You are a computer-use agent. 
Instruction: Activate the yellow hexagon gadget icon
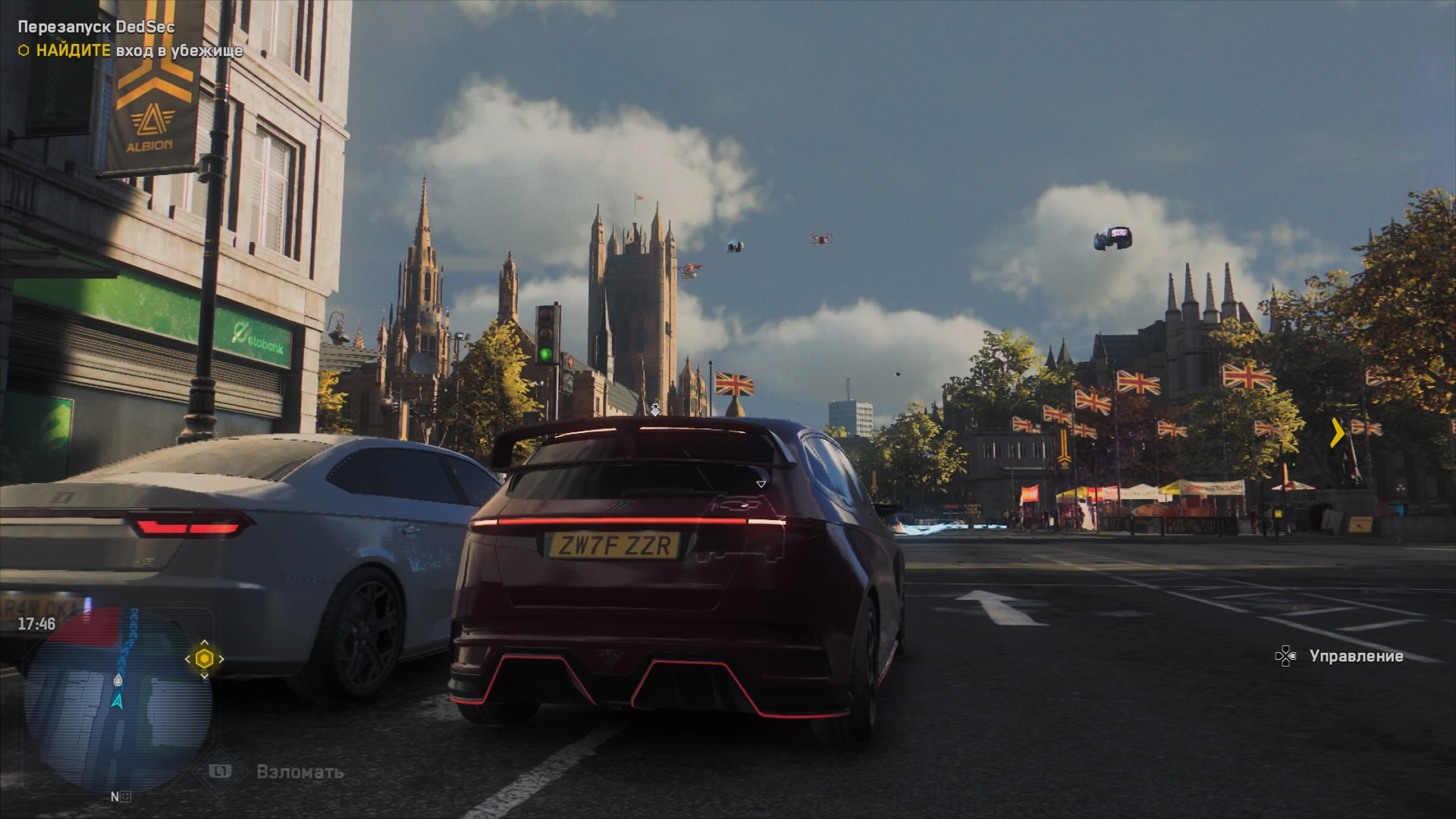click(204, 659)
